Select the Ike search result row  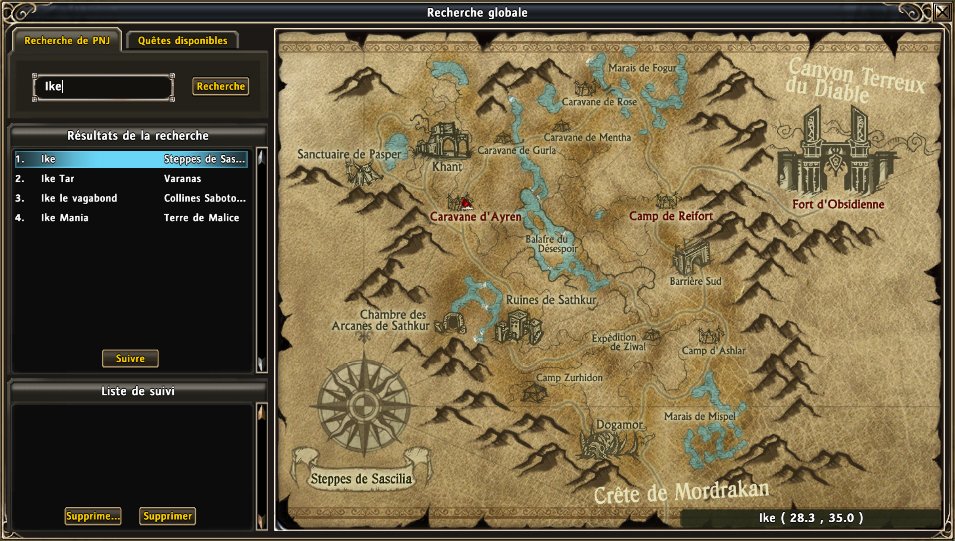pos(130,159)
